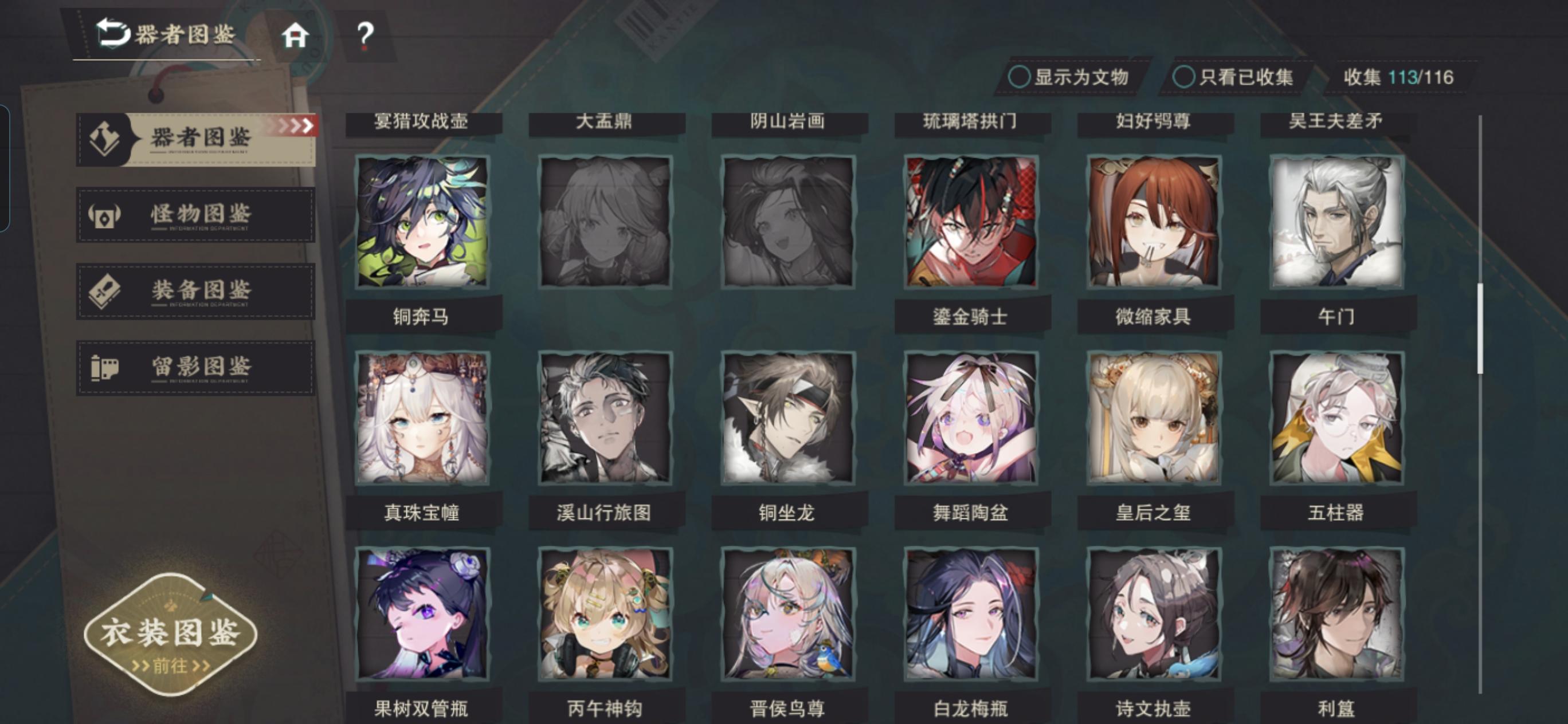This screenshot has height=724, width=1568.
Task: Select the 怪物图鉴 sidebar icon
Action: click(104, 214)
